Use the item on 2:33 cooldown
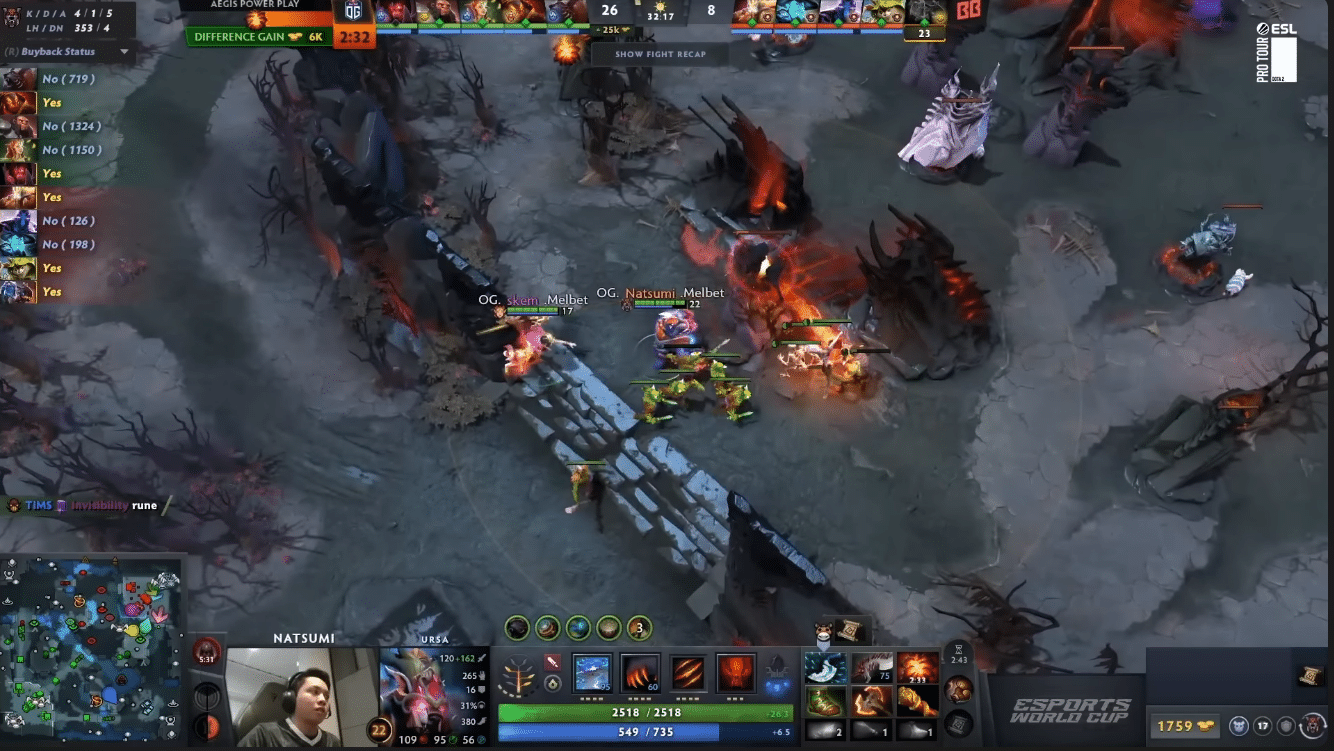 point(917,667)
